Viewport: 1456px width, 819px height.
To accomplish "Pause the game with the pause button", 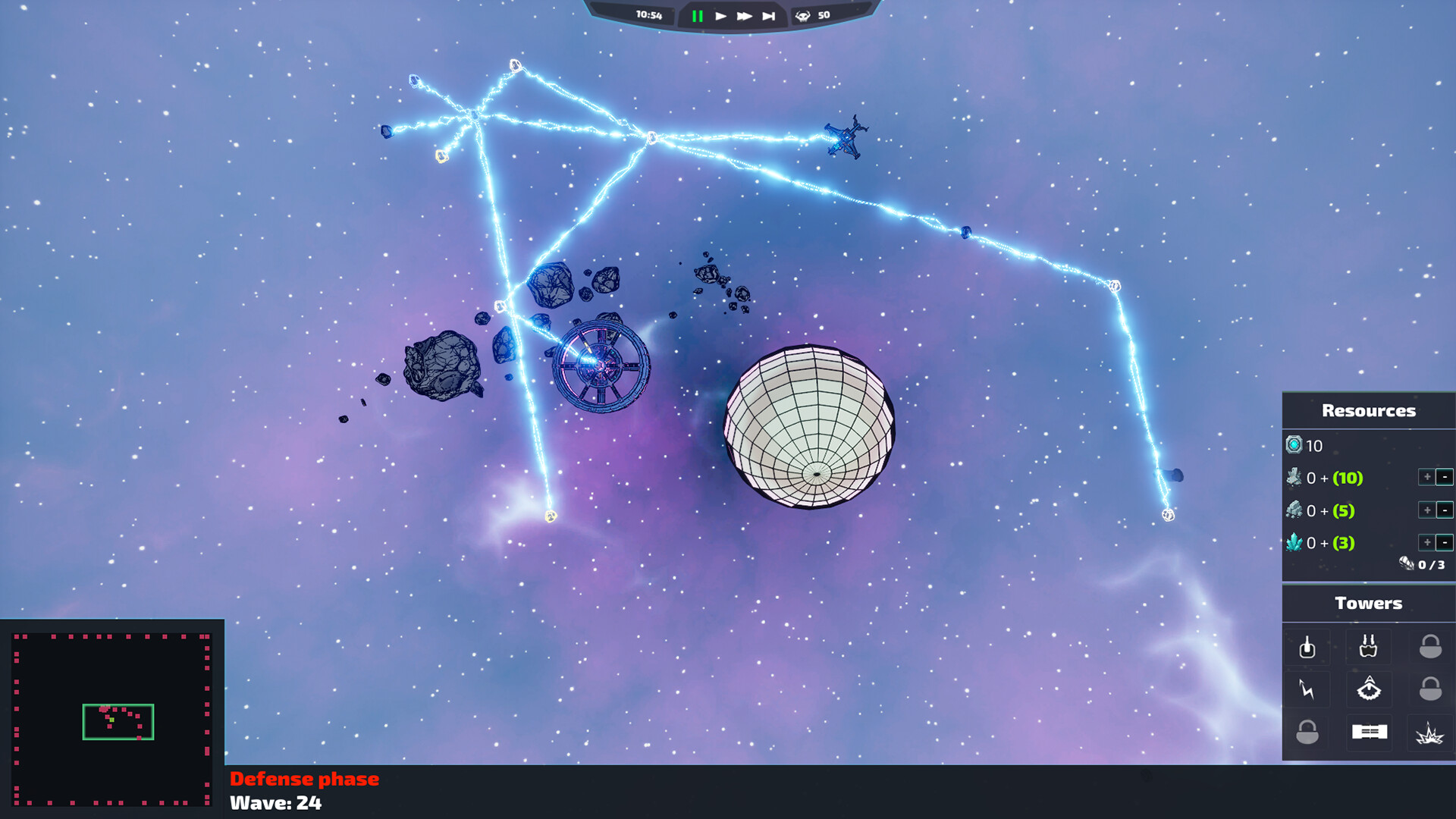I will 698,14.
